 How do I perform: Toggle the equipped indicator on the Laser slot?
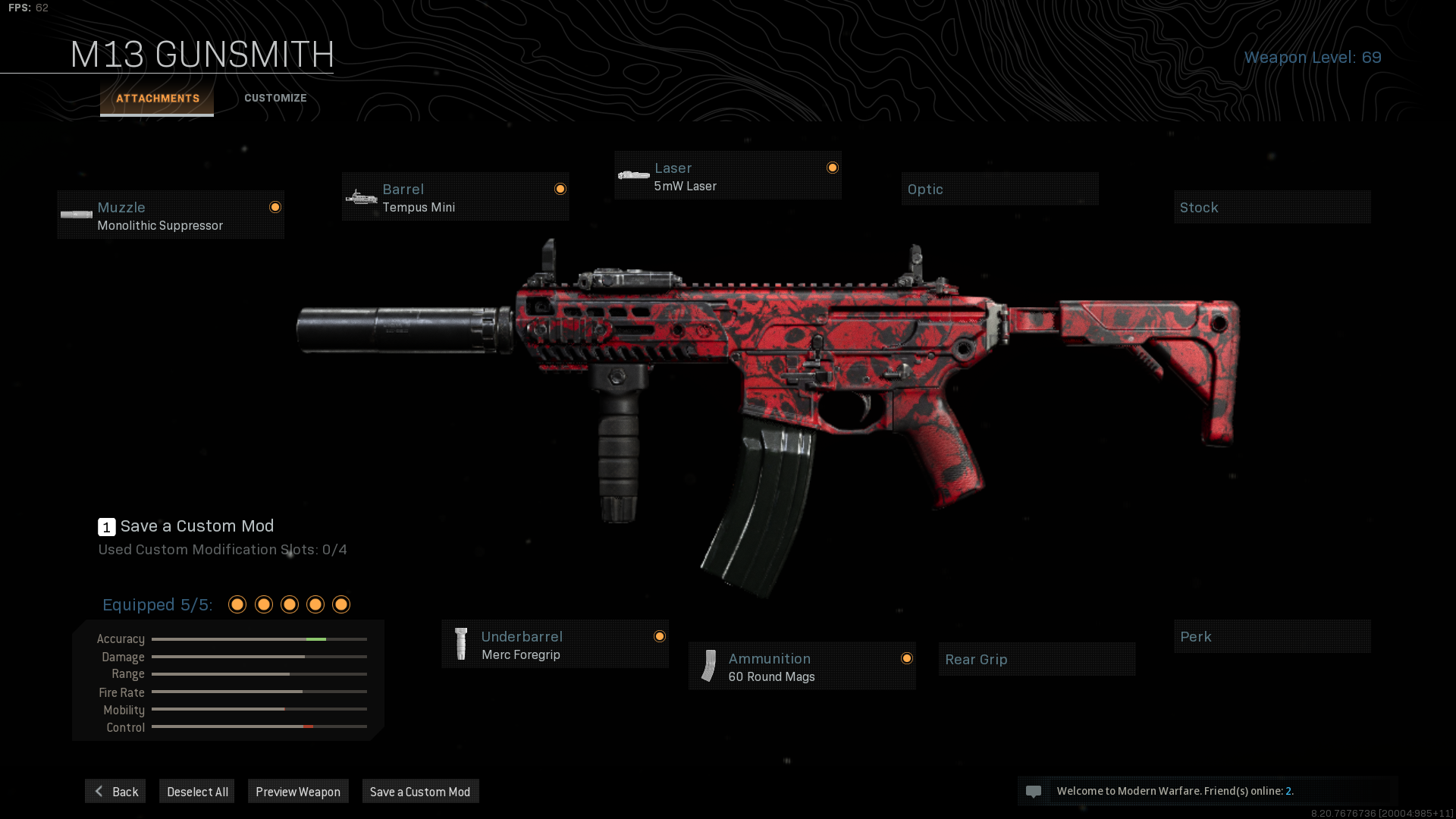[832, 167]
